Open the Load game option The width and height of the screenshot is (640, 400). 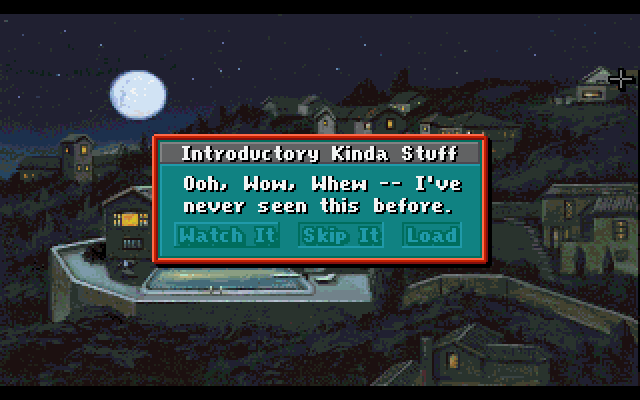click(x=431, y=235)
